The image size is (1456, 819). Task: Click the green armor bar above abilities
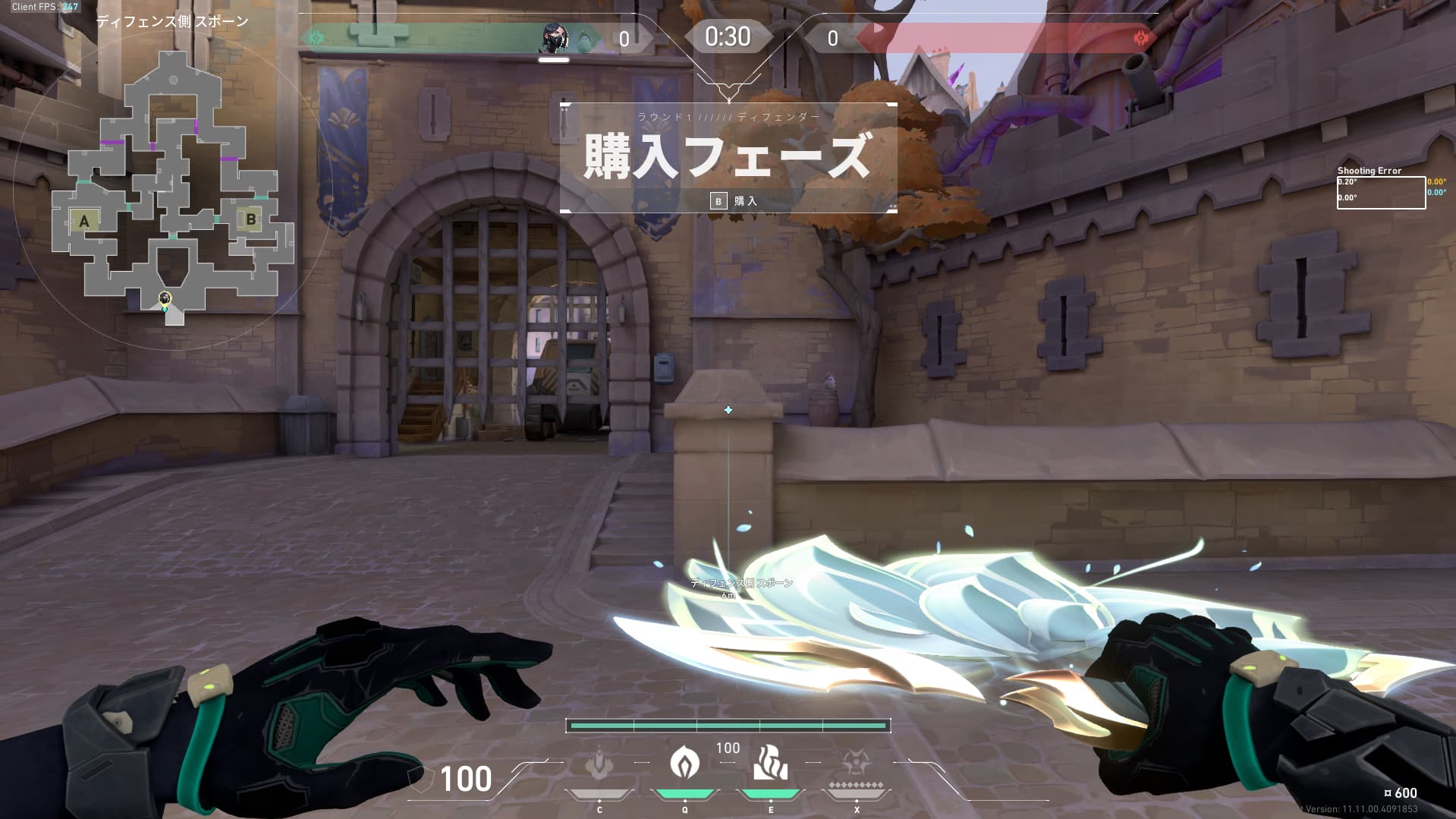coord(727,726)
